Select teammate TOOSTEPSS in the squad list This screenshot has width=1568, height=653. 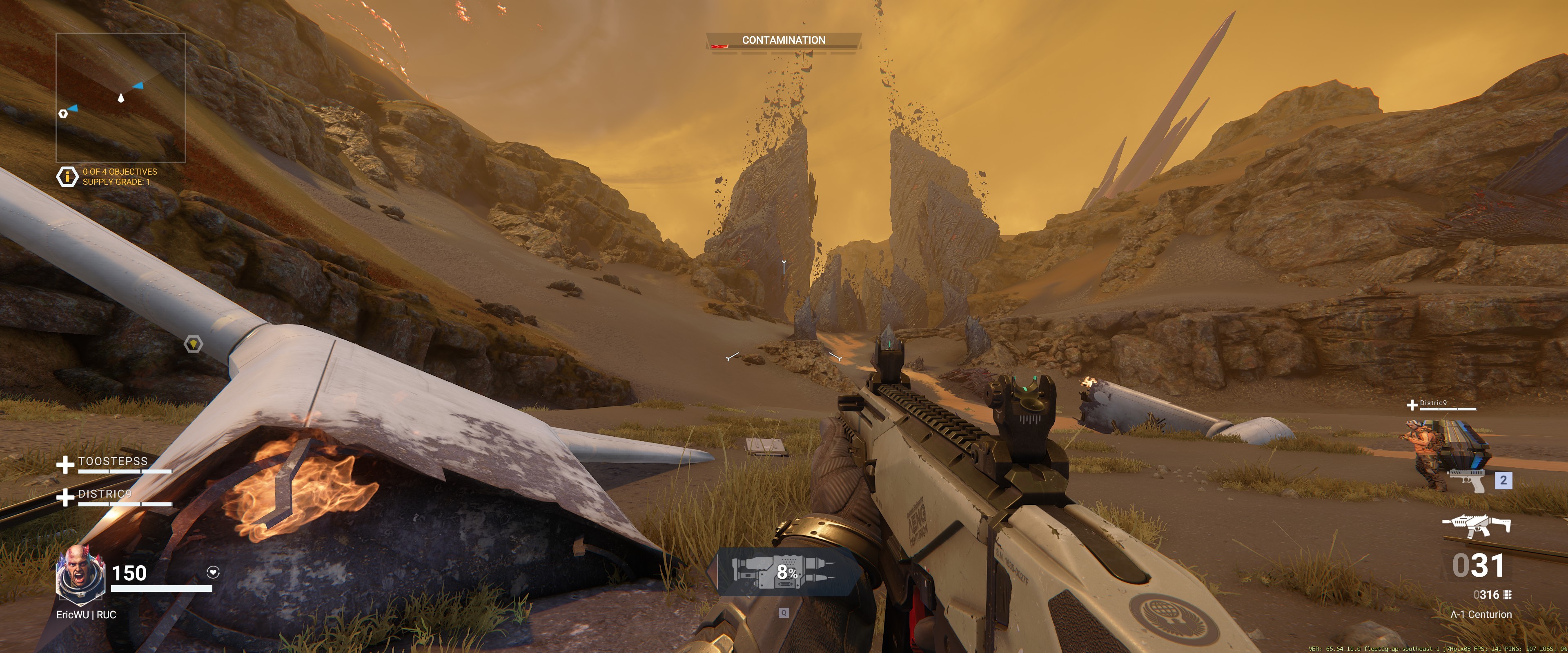click(113, 461)
